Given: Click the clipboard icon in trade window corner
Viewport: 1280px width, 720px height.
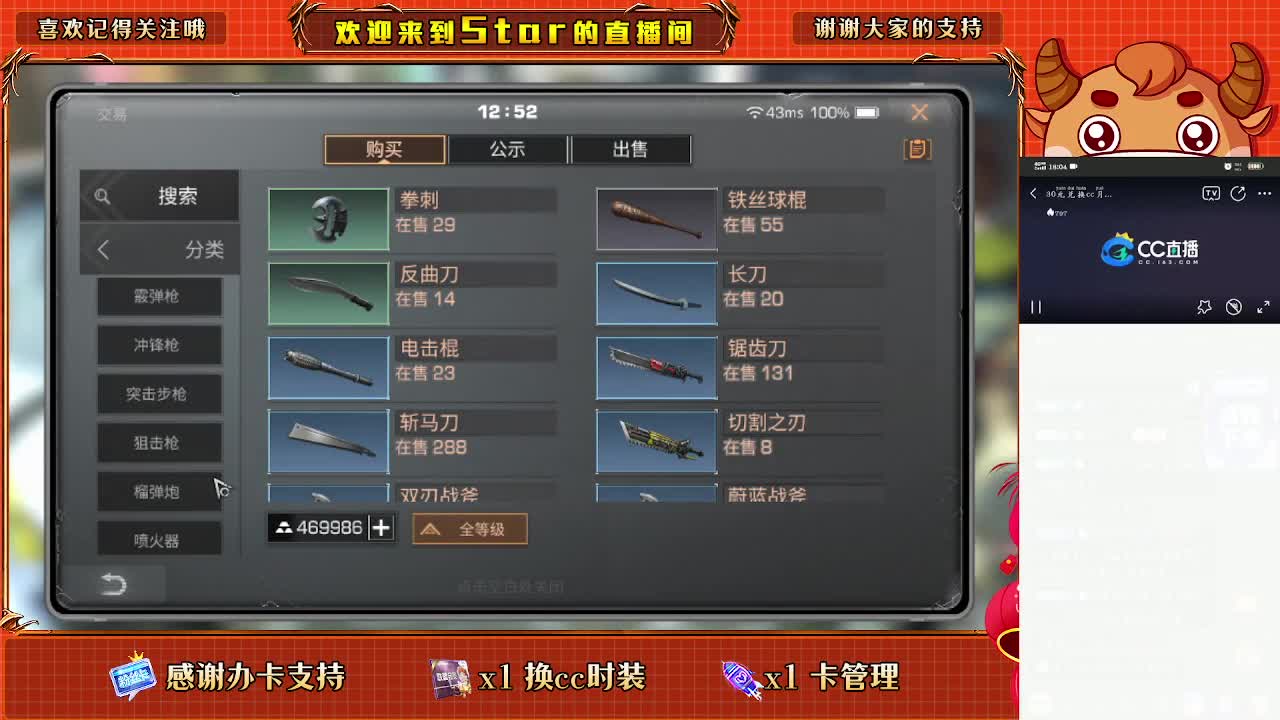Looking at the screenshot, I should 916,148.
